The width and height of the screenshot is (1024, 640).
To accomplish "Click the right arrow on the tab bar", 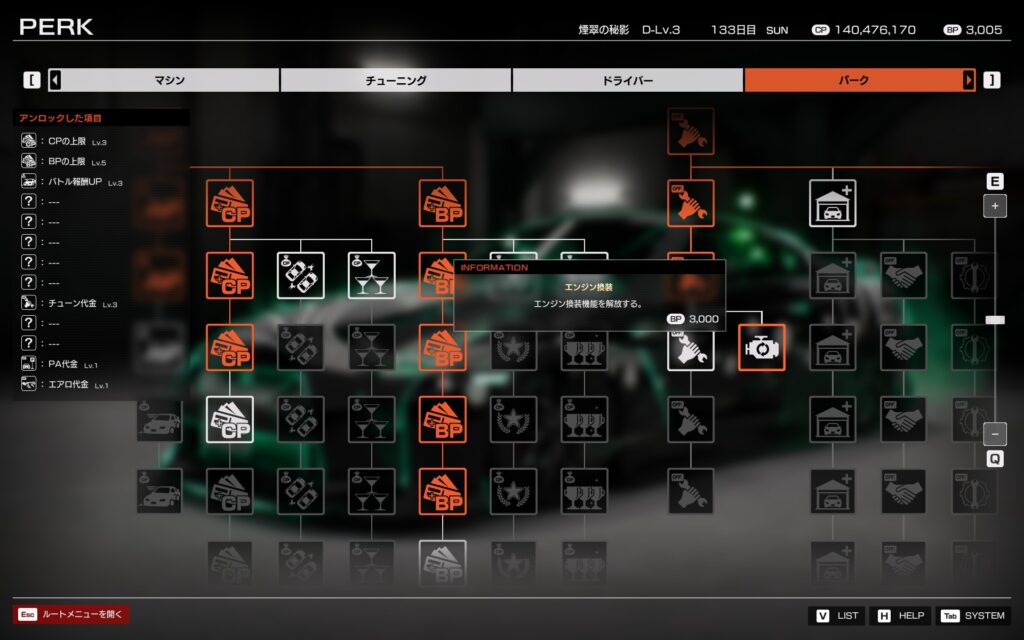I will [x=968, y=80].
